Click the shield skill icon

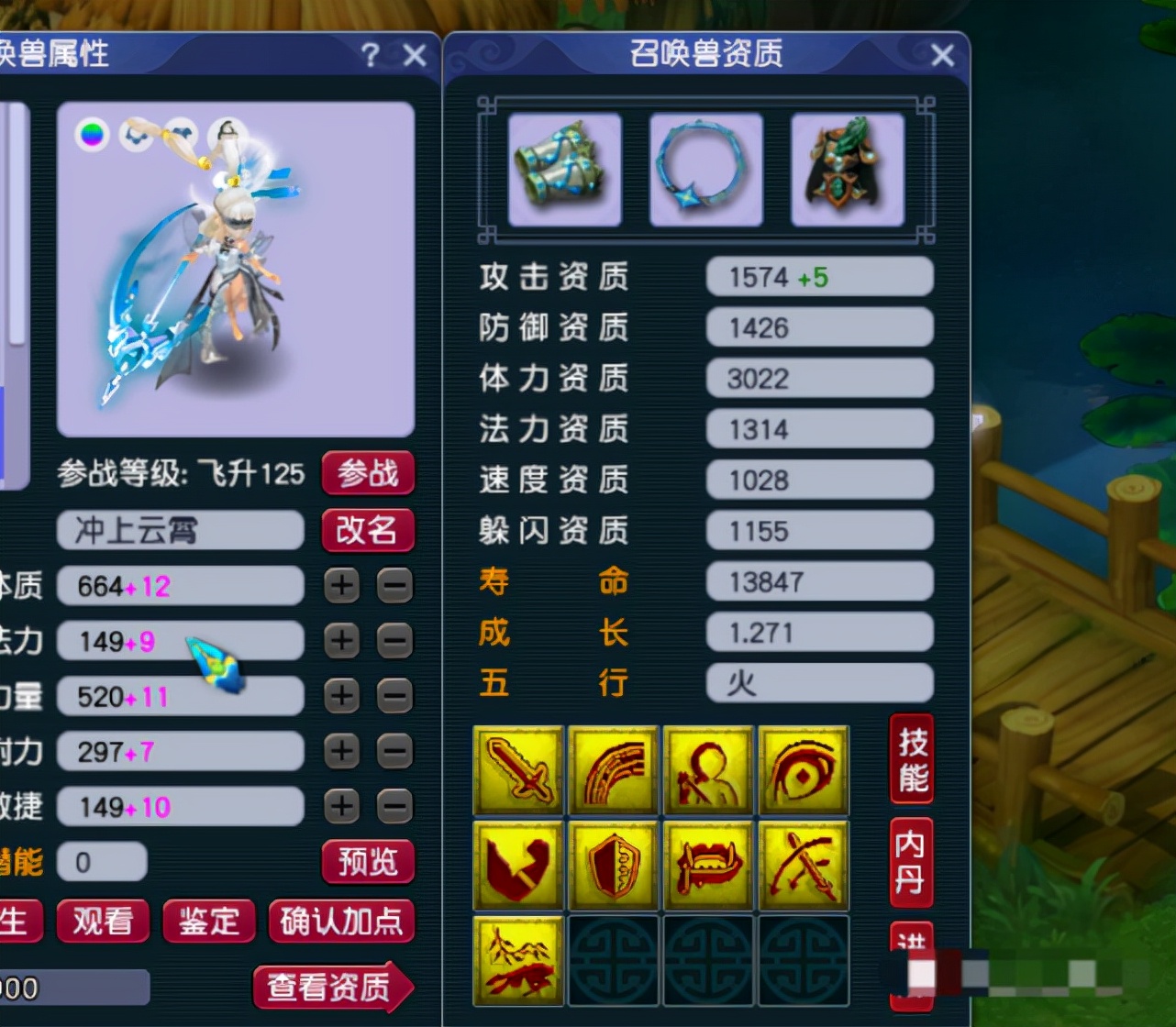tap(614, 864)
